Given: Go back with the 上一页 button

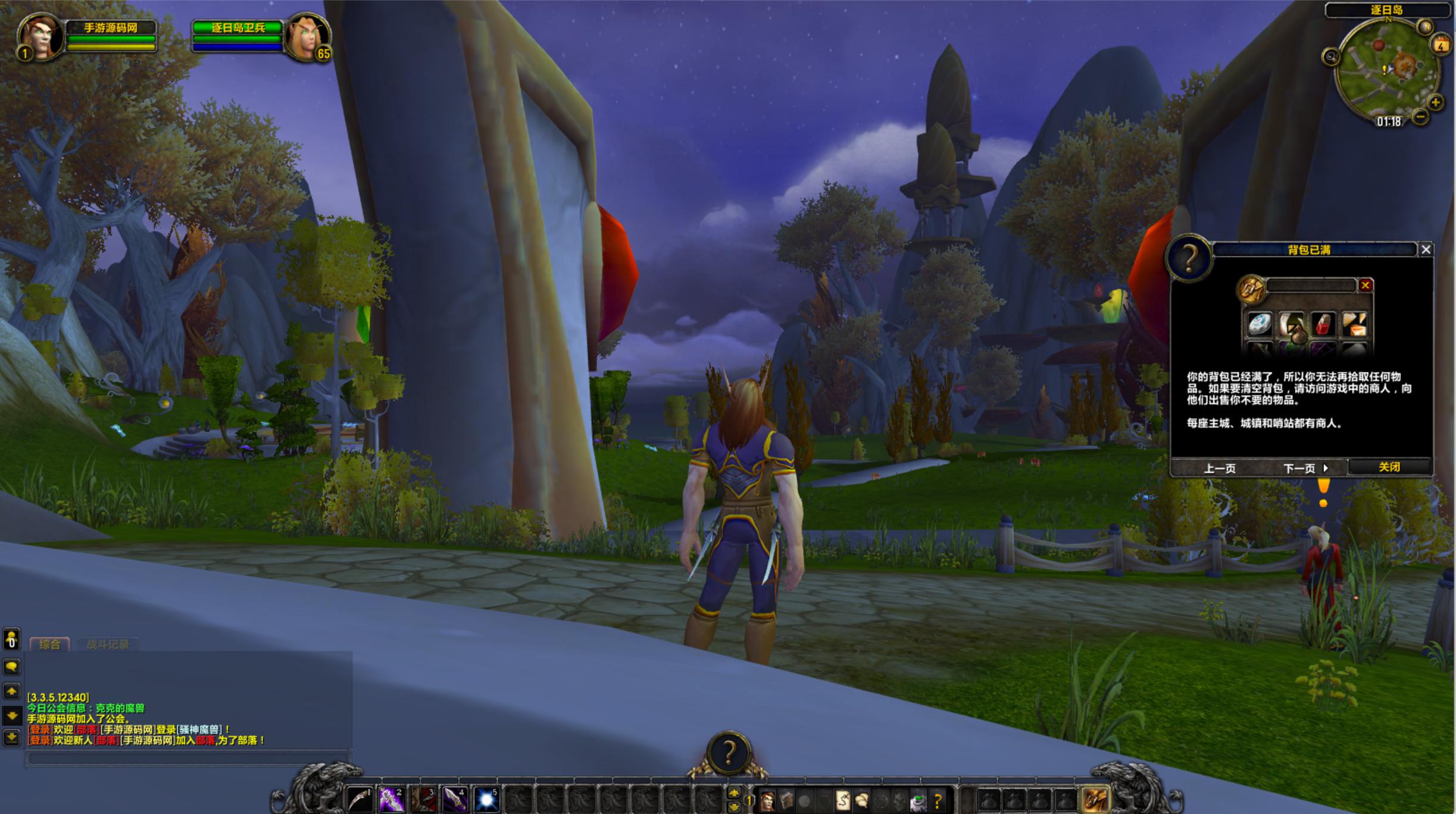Looking at the screenshot, I should [x=1220, y=468].
